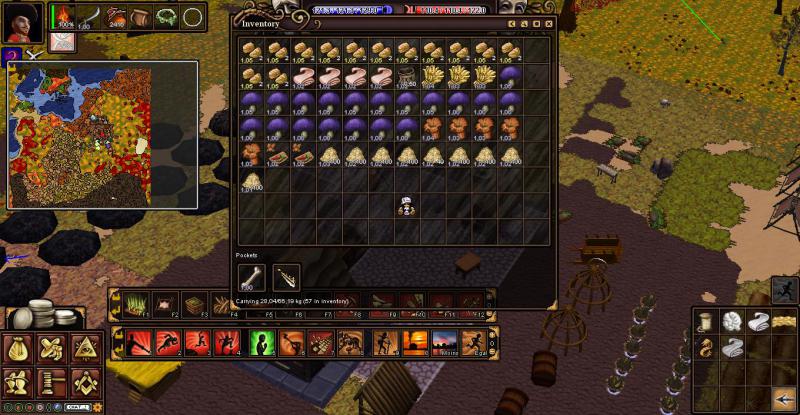
Task: Close the Inventory window
Action: coord(548,23)
